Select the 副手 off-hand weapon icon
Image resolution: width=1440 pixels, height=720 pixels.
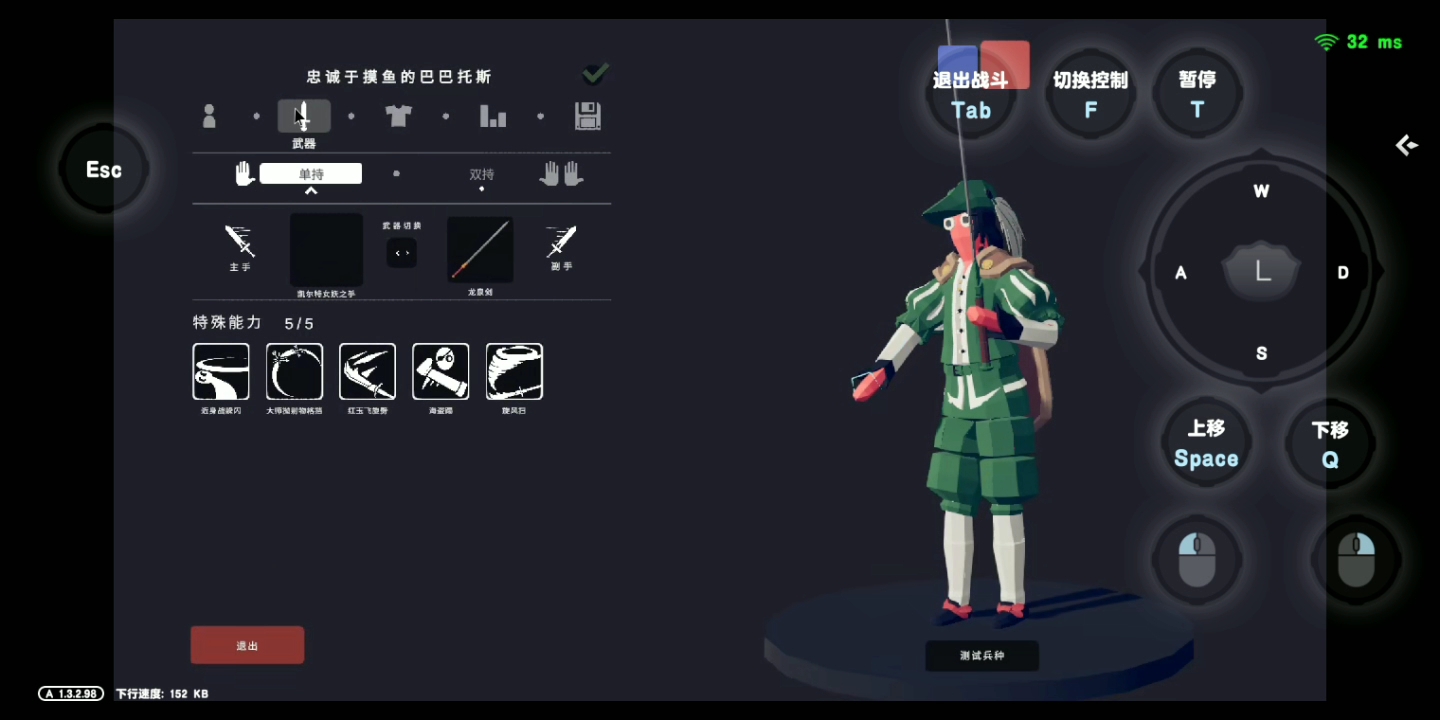coord(560,243)
